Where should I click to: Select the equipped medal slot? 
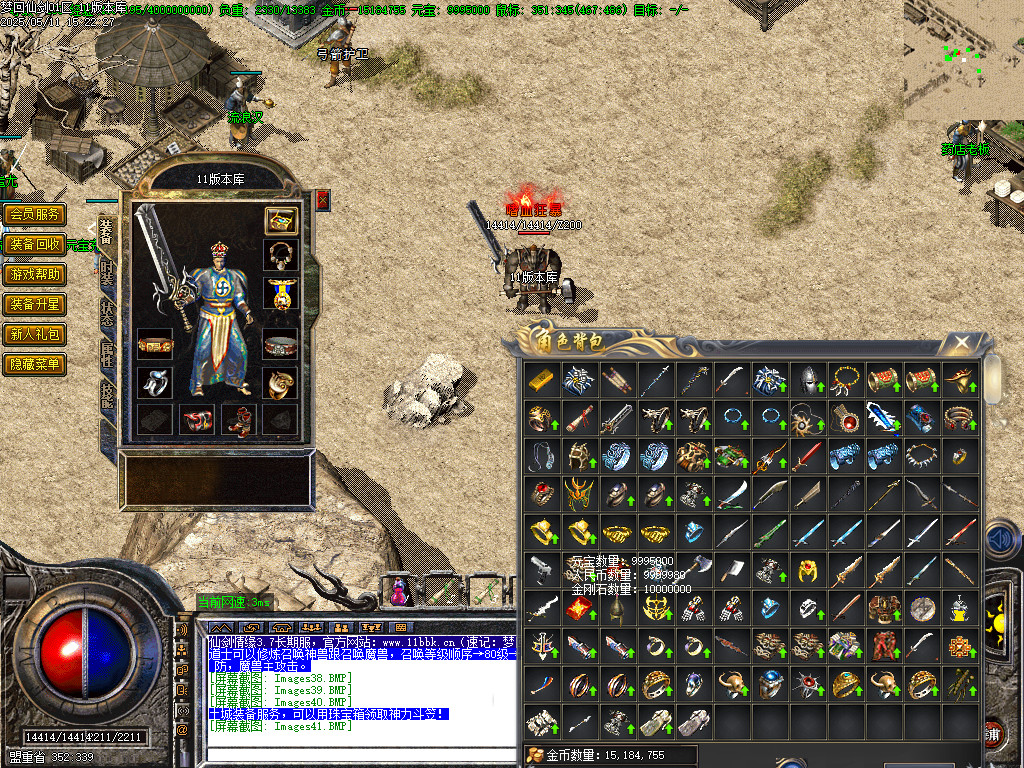tap(281, 293)
